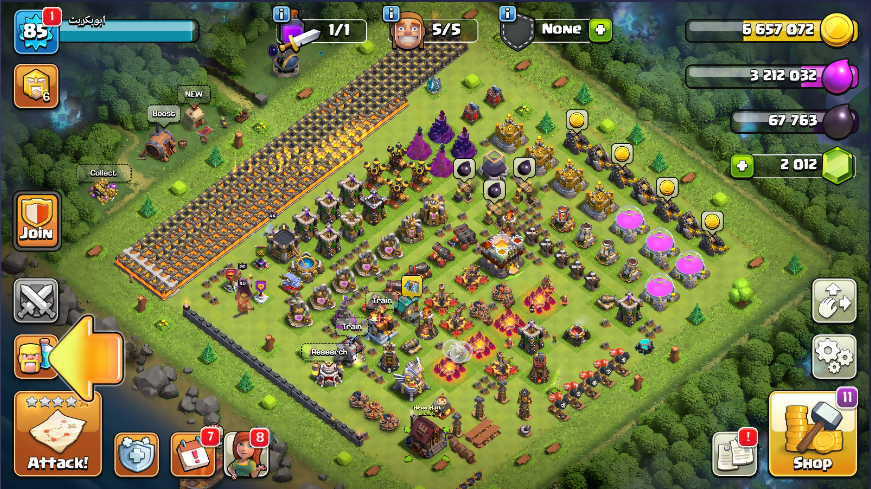This screenshot has width=871, height=489.
Task: Open the crossed swords clan war icon
Action: coord(36,301)
